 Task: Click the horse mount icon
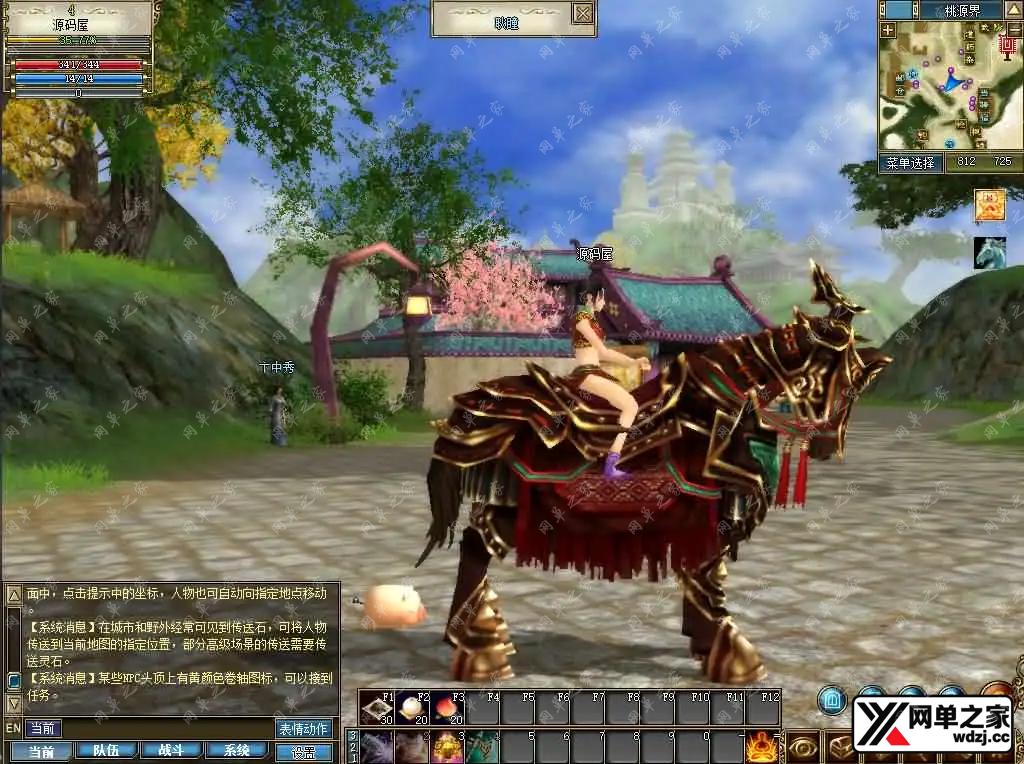point(990,252)
